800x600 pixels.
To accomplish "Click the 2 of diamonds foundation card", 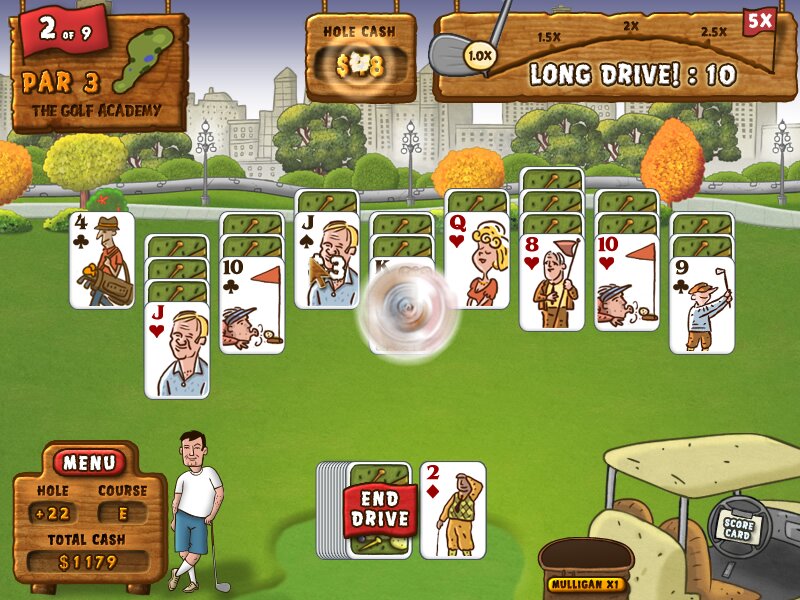I will [x=452, y=509].
